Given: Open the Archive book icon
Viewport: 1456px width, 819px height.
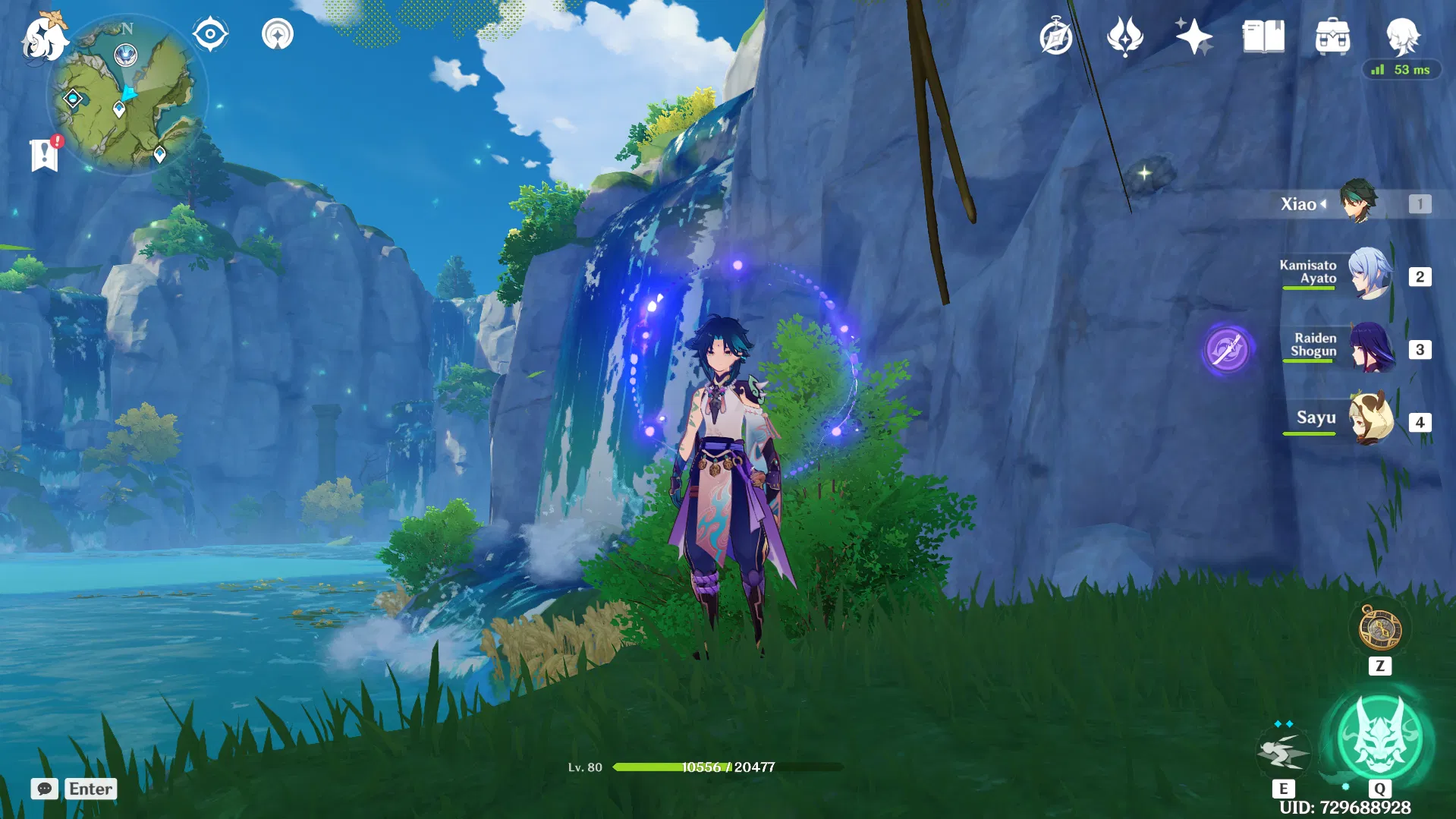Looking at the screenshot, I should pos(1262,34).
